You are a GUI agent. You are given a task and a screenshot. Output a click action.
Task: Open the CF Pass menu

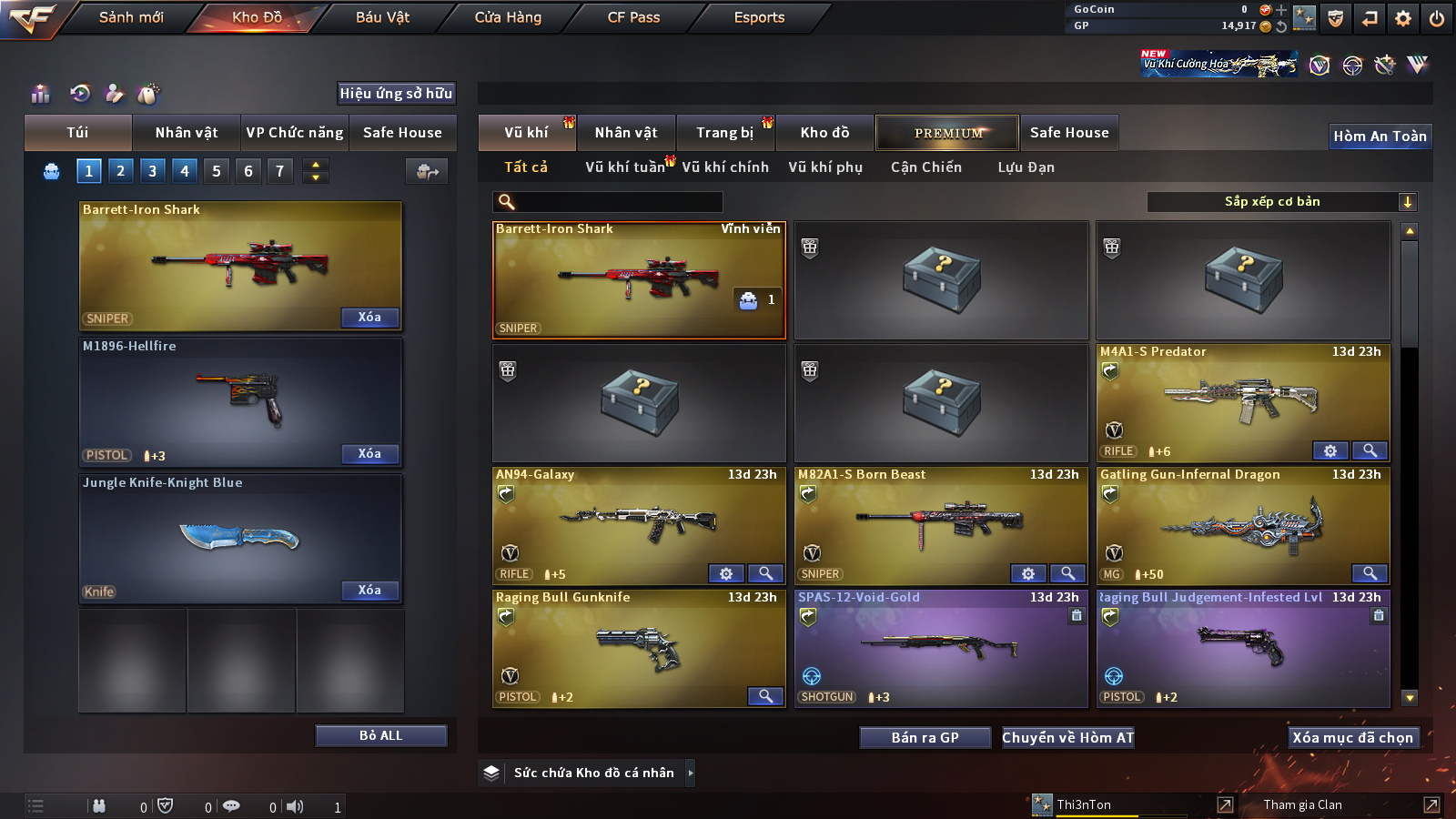click(633, 17)
